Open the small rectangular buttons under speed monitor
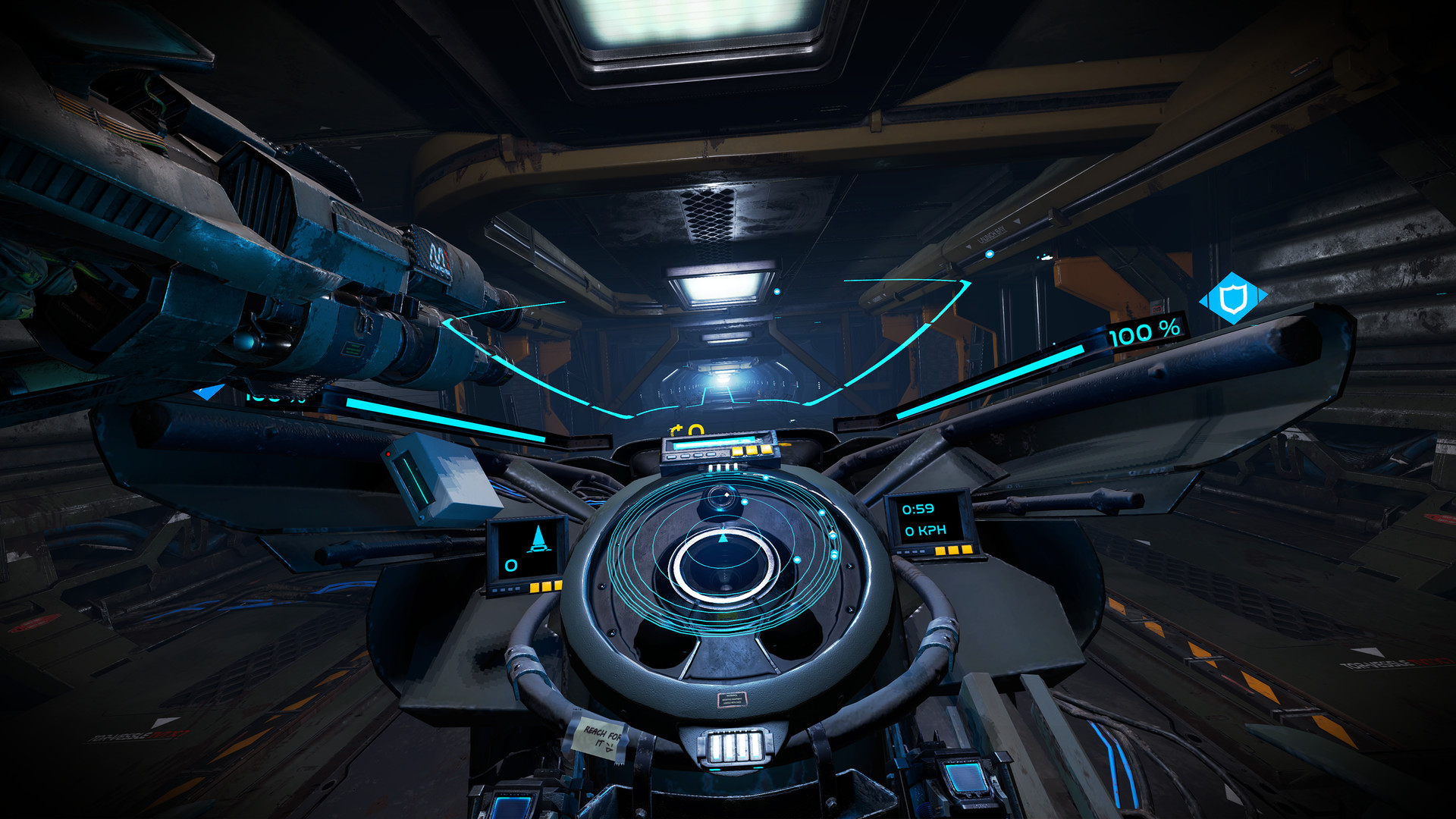 911,552
